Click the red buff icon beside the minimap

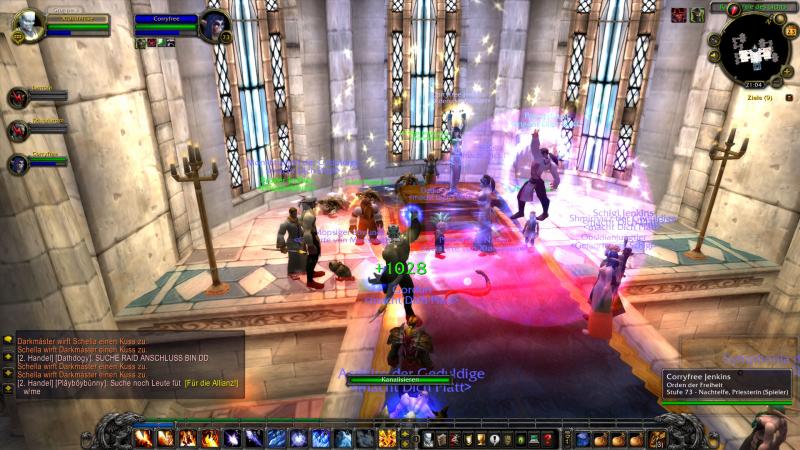679,14
